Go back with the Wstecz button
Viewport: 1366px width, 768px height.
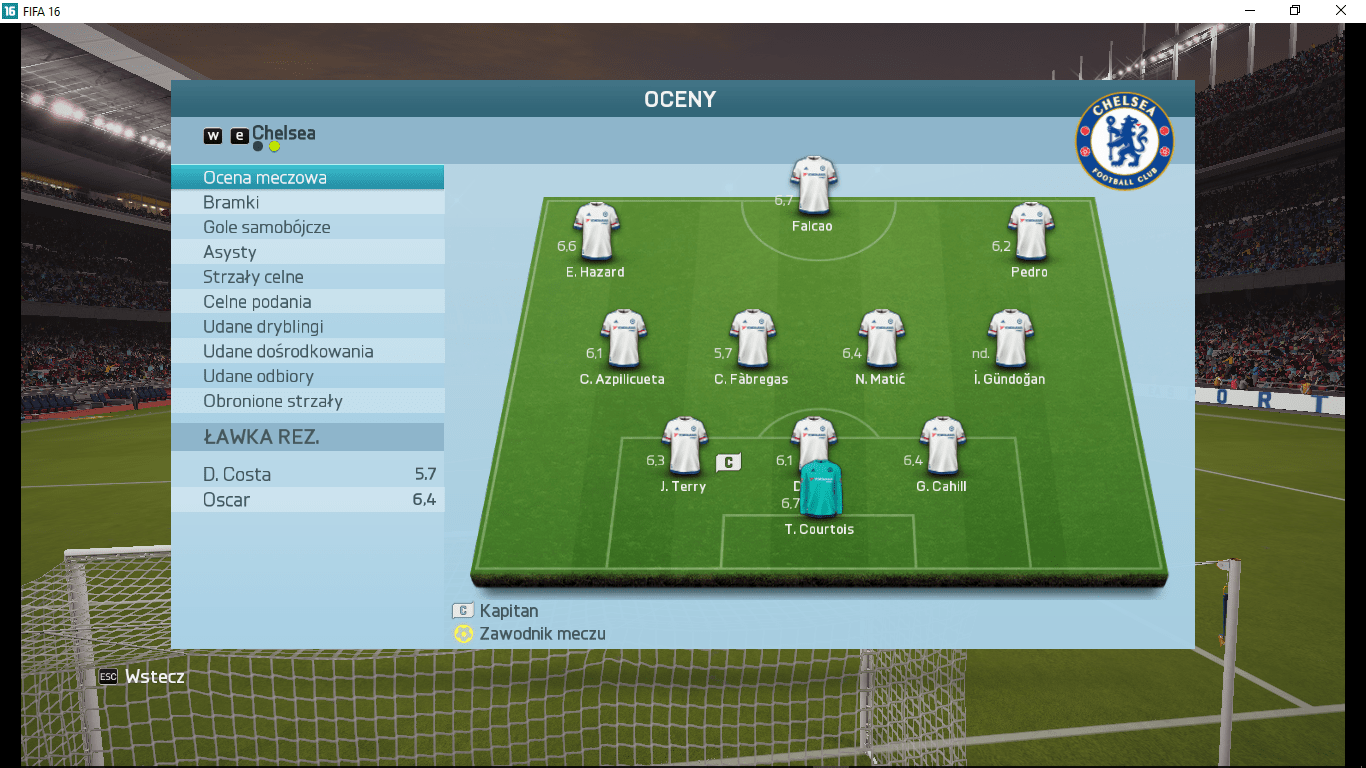(x=142, y=677)
